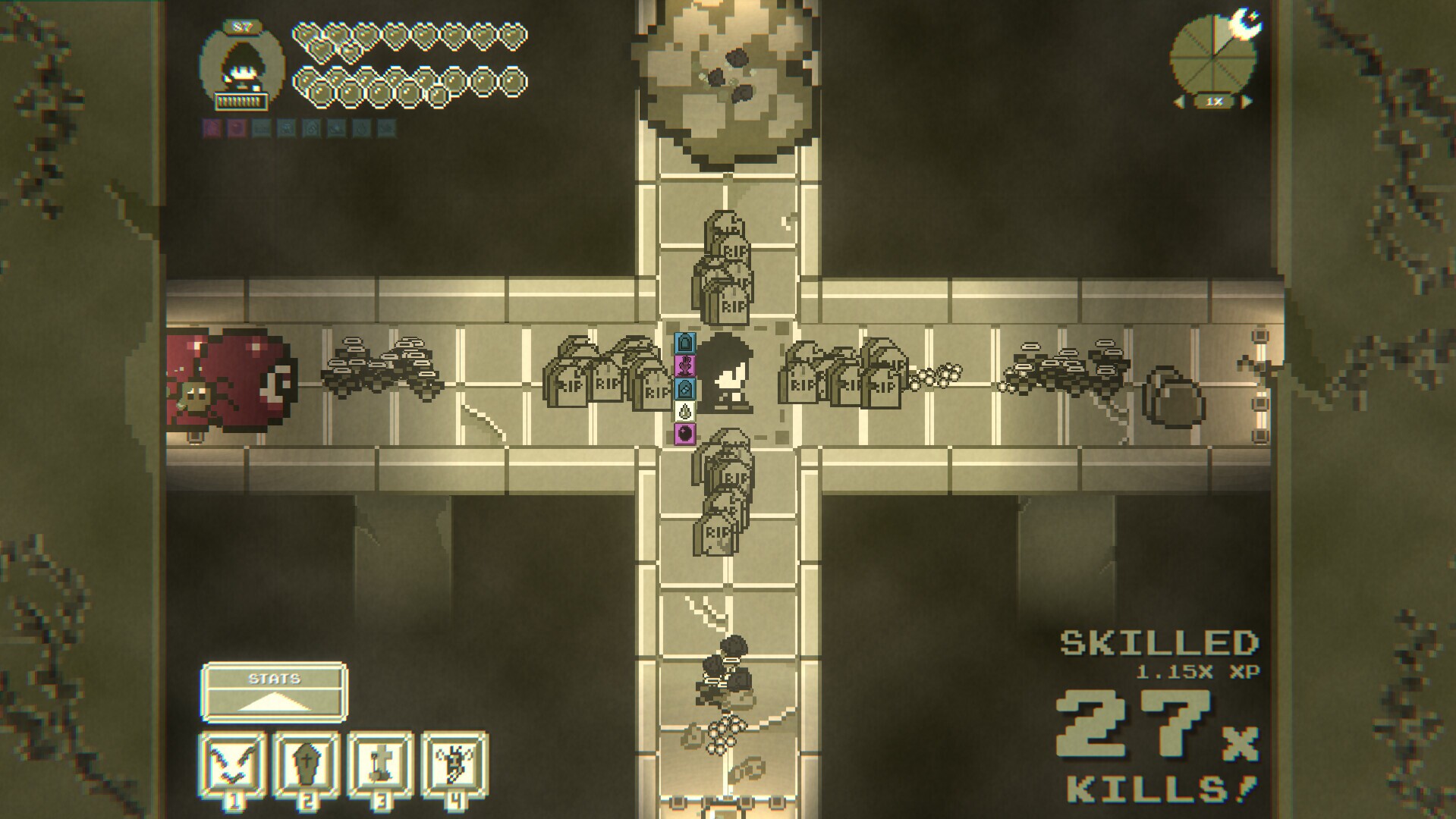The image size is (1456, 819).
Task: Toggle the second pink buff square
Action: pyautogui.click(x=239, y=127)
